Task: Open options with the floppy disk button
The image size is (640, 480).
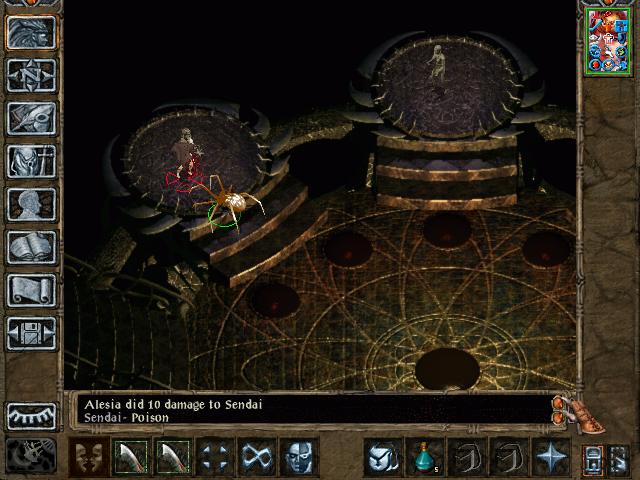Action: [x=31, y=333]
